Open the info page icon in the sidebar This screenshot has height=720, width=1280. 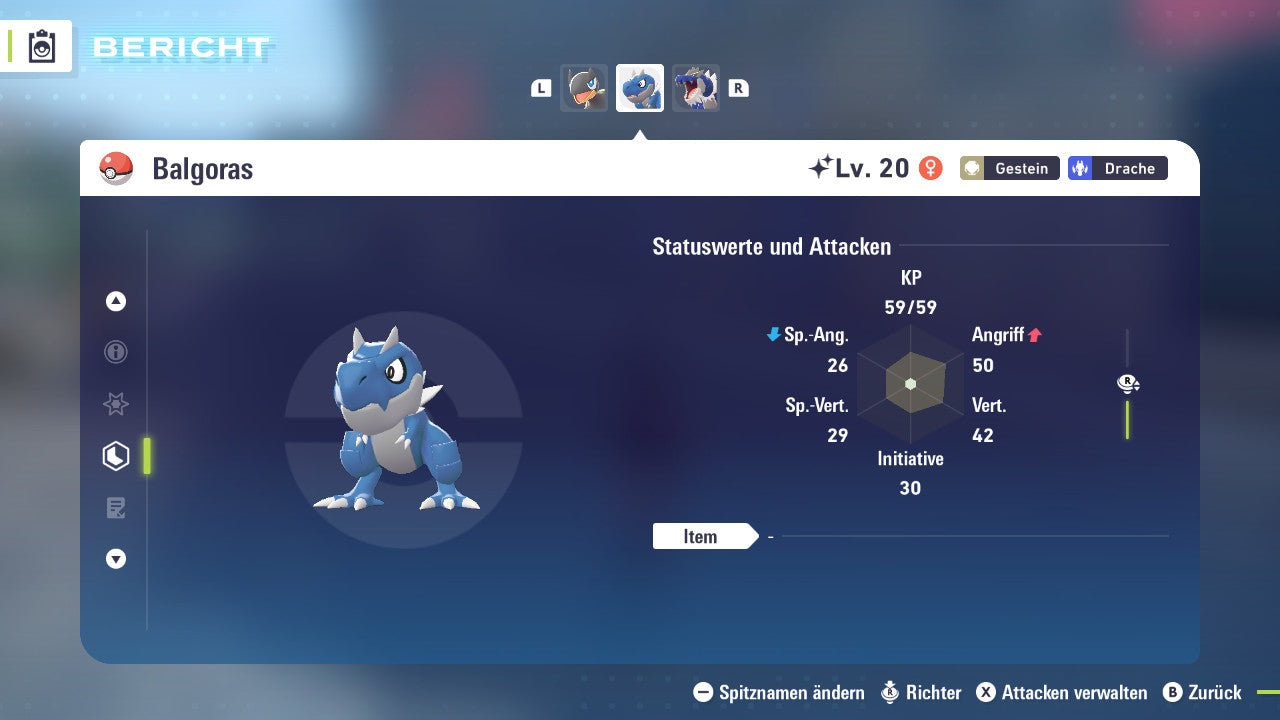point(115,352)
